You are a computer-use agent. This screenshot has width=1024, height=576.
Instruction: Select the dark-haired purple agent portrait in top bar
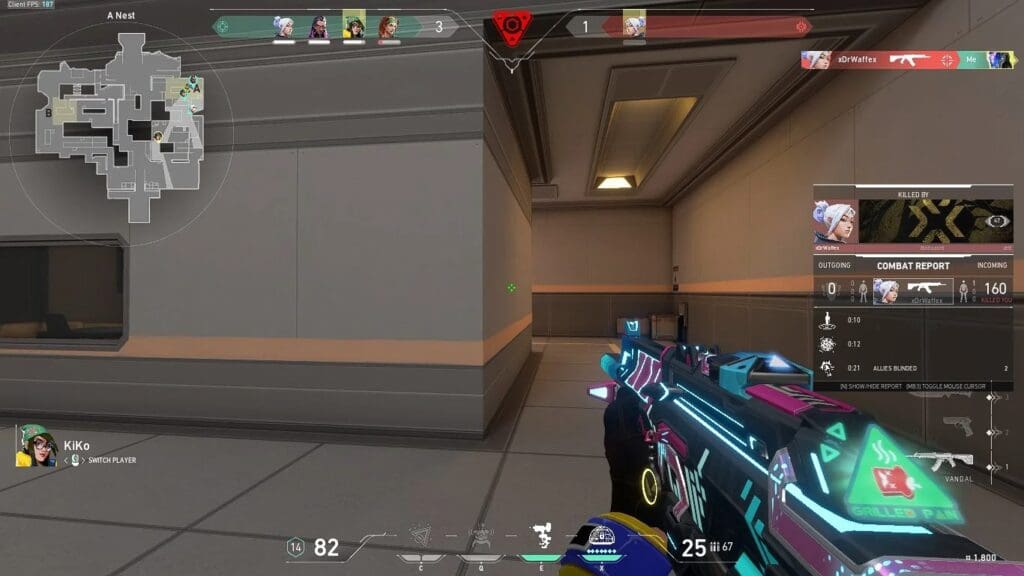pyautogui.click(x=318, y=27)
